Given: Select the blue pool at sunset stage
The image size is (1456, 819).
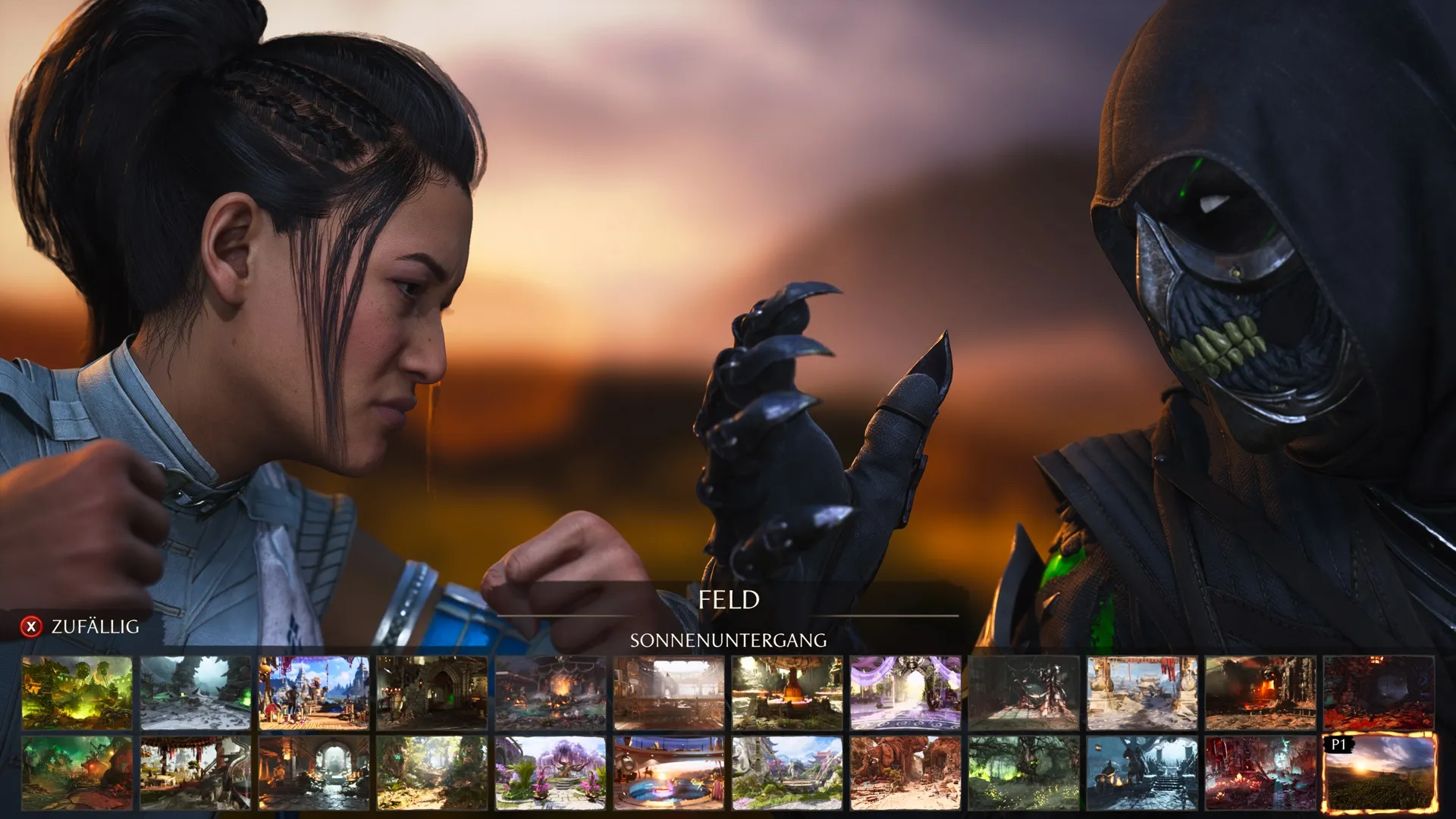Looking at the screenshot, I should [669, 773].
